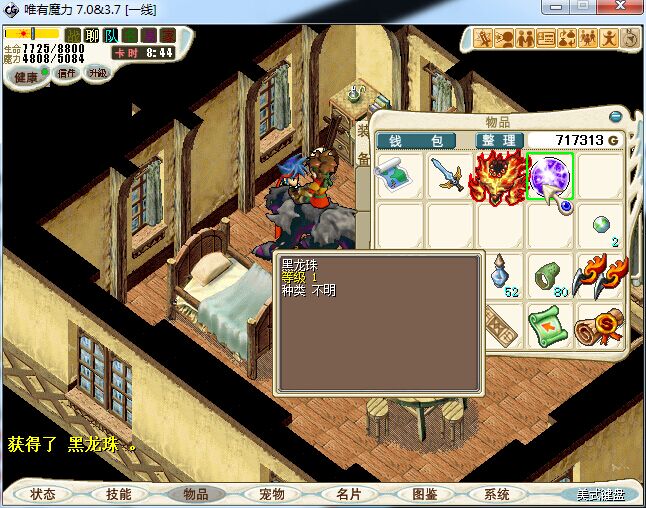Open the 名片 name card menu

click(348, 494)
